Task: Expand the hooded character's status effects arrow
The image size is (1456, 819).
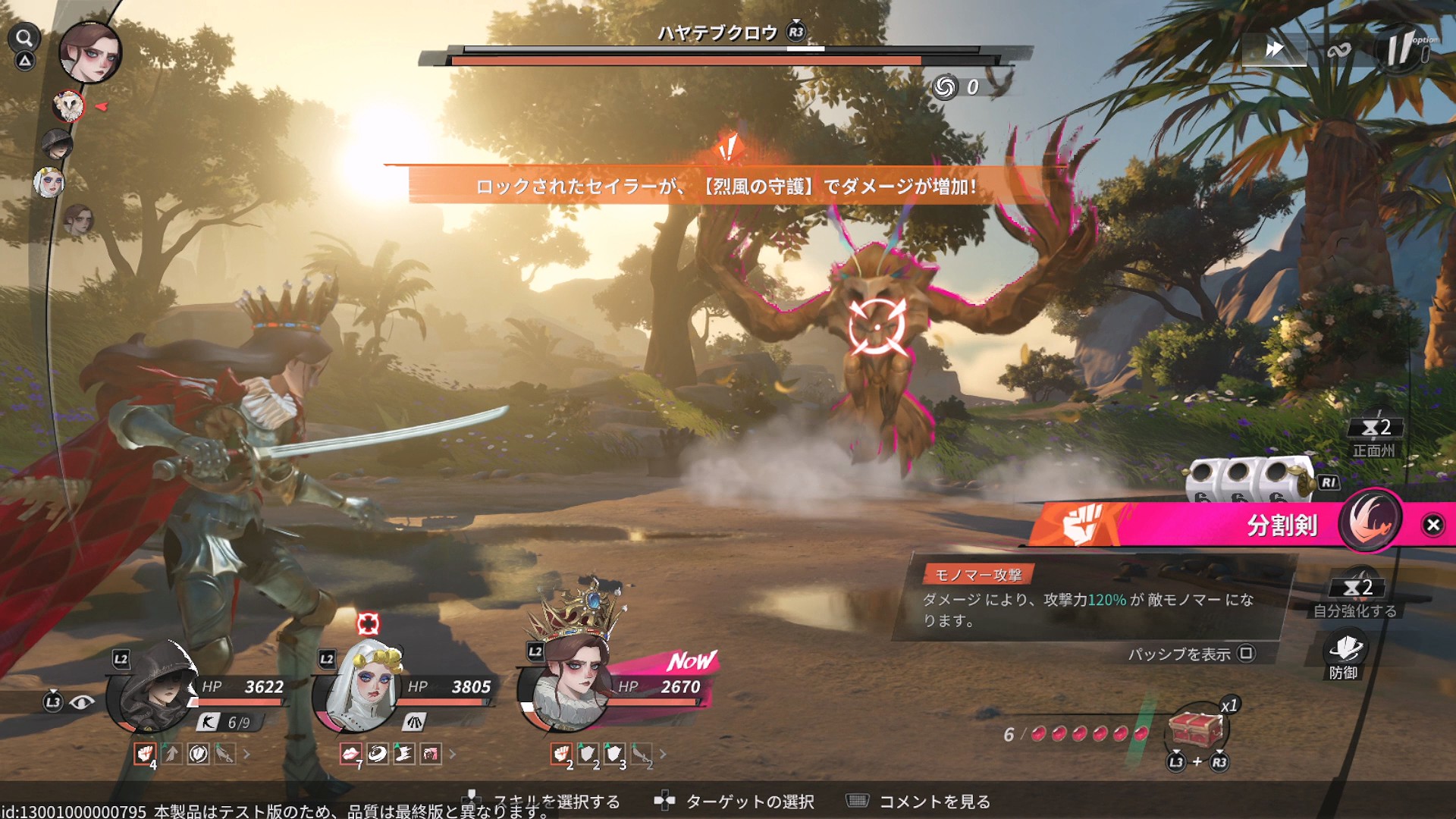Action: click(x=246, y=754)
